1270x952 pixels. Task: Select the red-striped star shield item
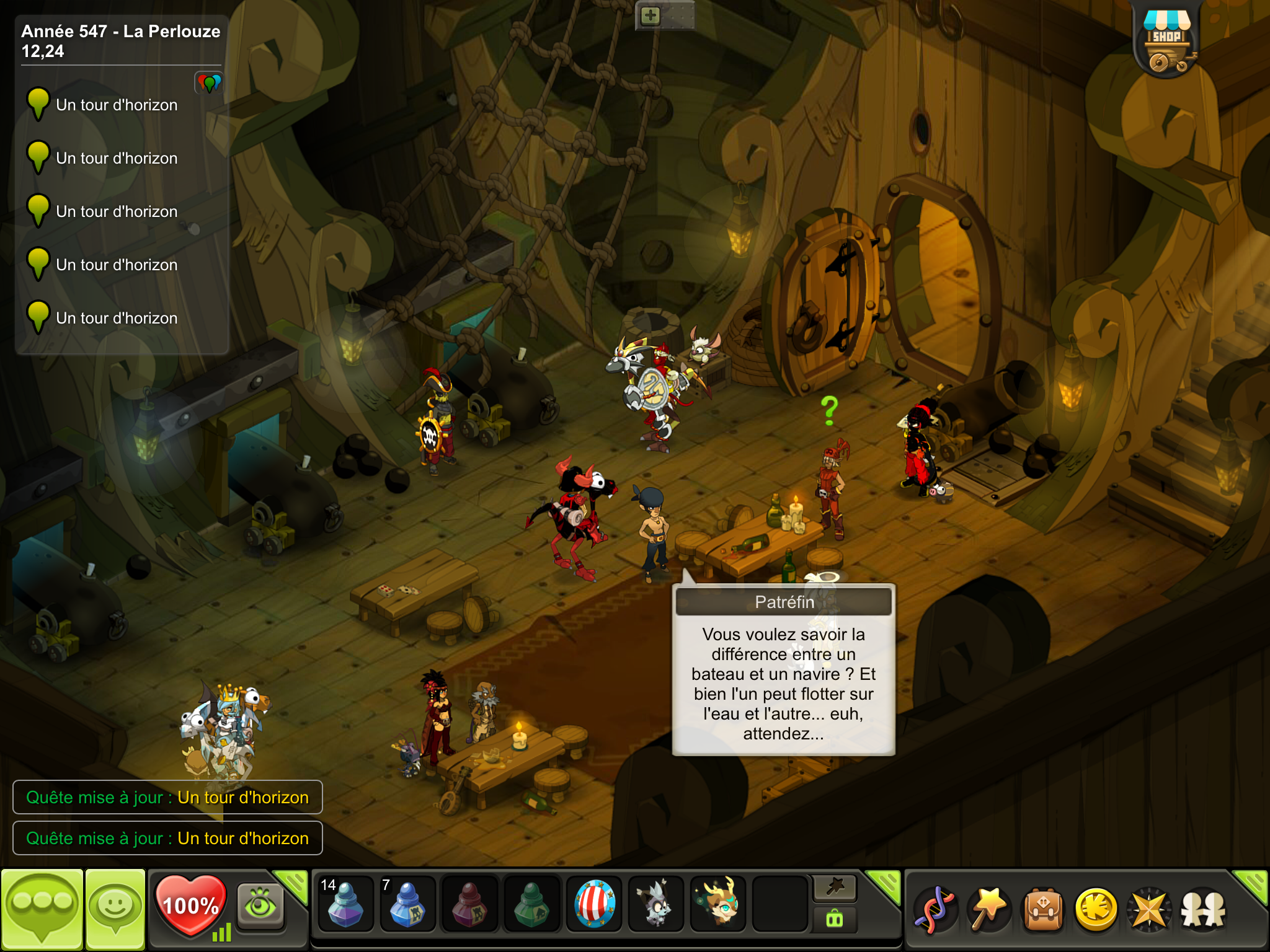(x=594, y=904)
